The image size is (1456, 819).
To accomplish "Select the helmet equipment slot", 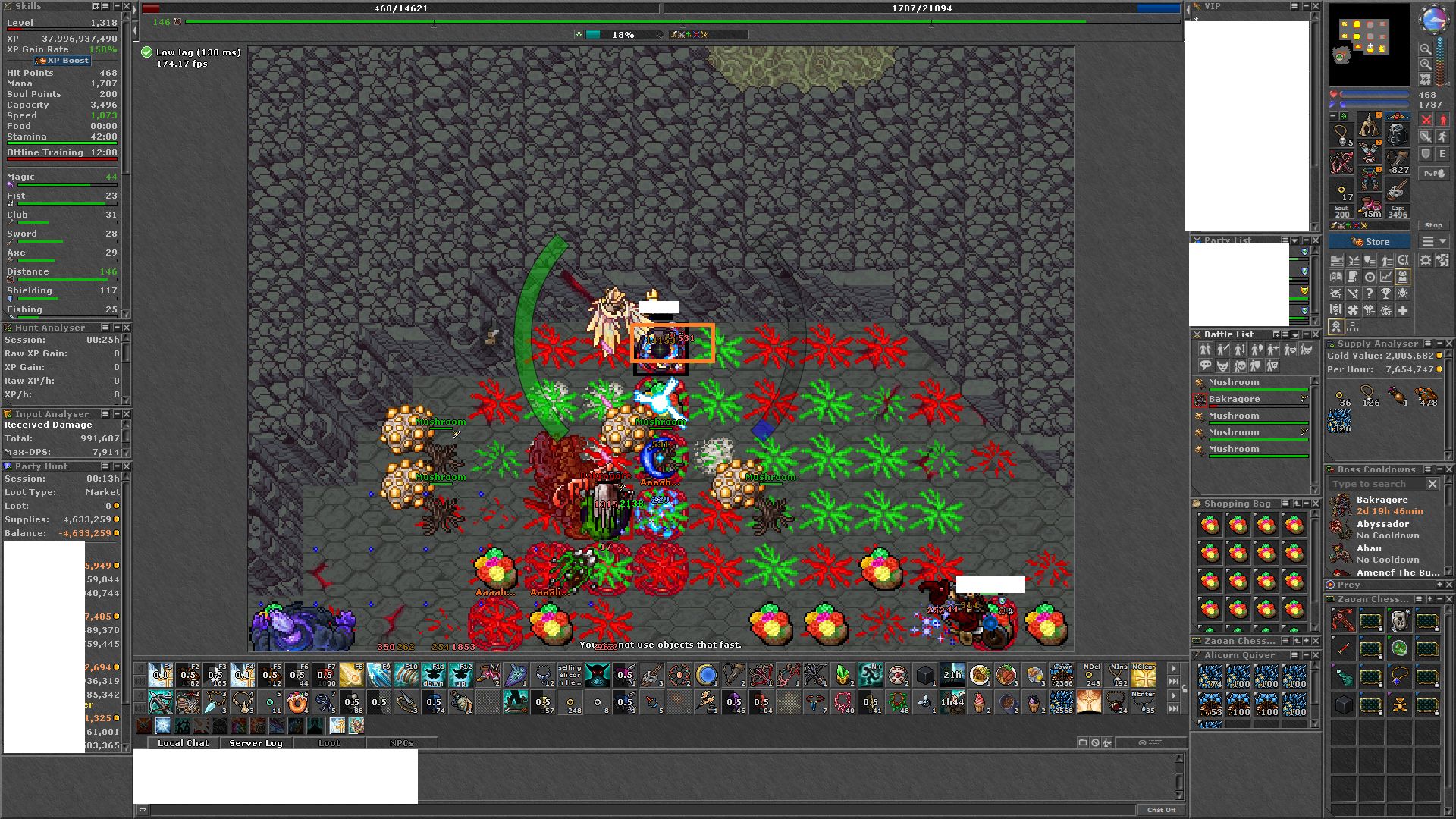I will pyautogui.click(x=1369, y=126).
